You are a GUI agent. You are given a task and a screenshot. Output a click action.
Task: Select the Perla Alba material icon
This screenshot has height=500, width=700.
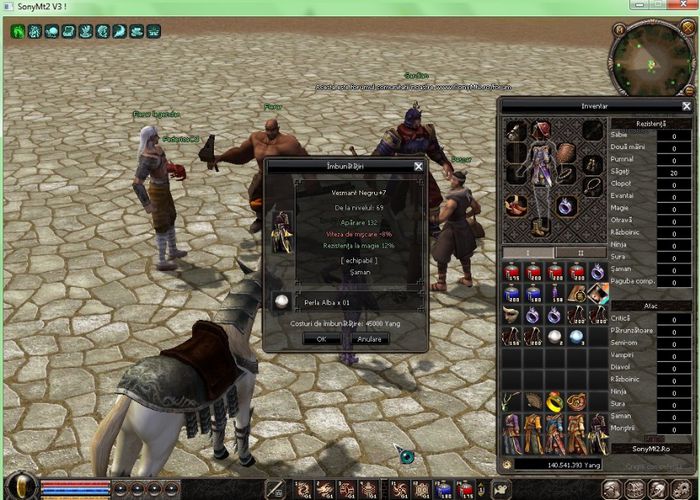[x=283, y=301]
